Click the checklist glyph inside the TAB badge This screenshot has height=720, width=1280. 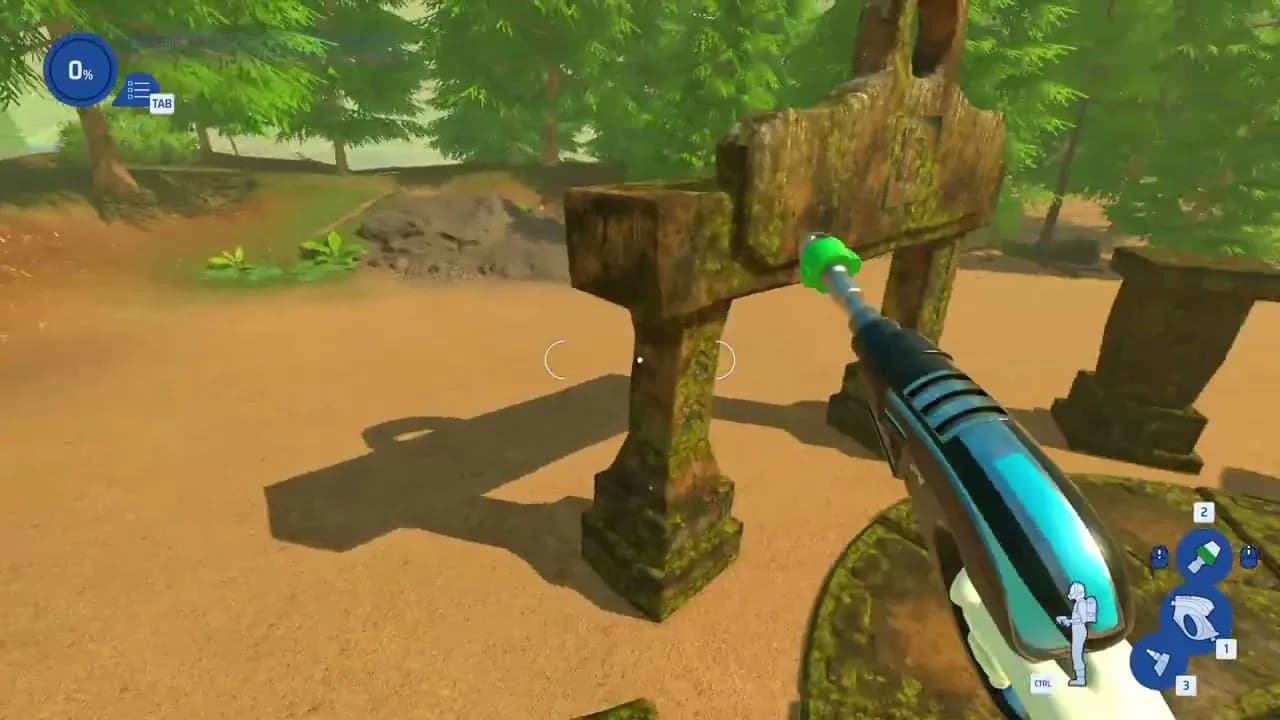pyautogui.click(x=137, y=89)
